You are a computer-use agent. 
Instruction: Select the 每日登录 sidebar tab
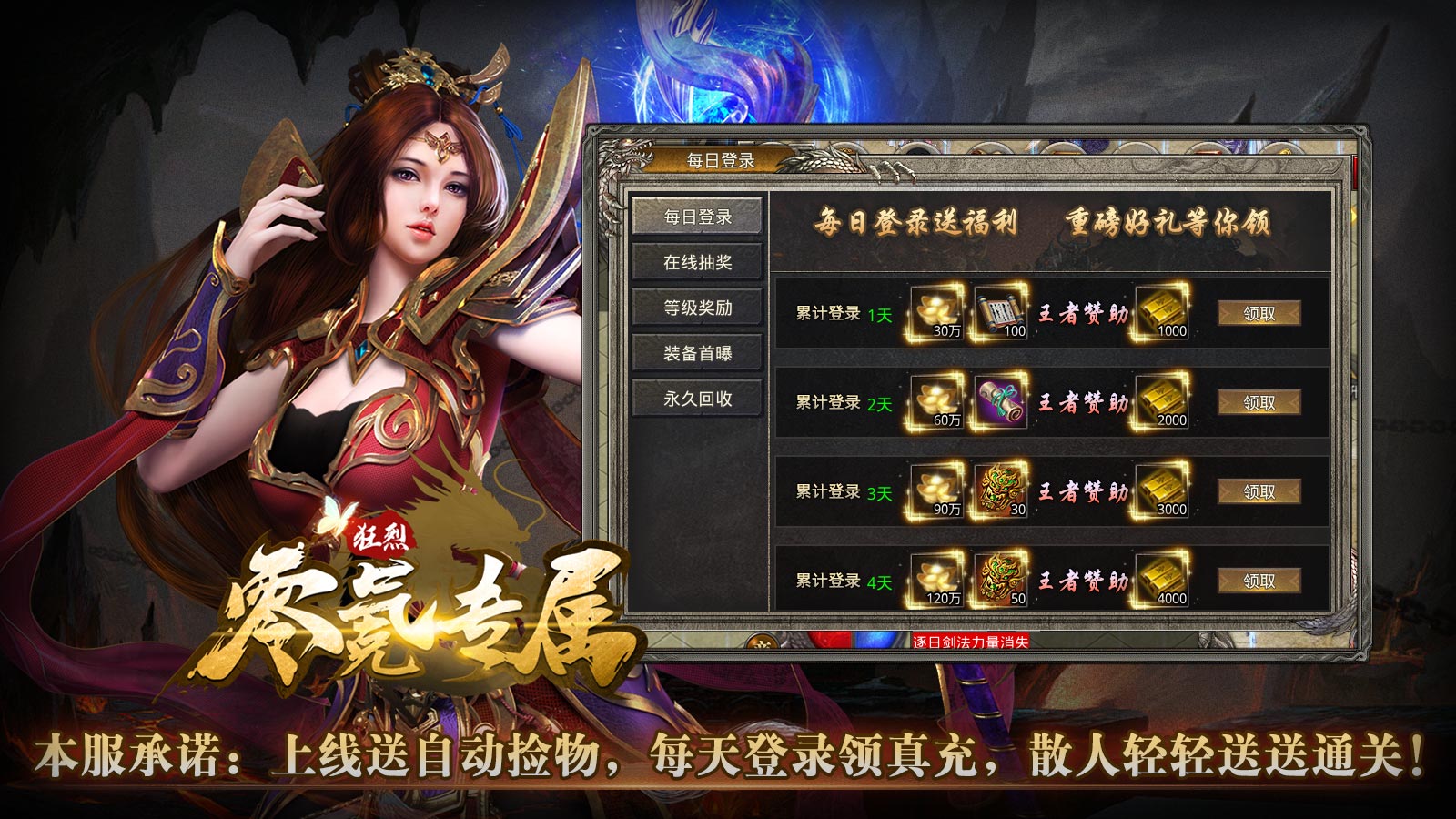[698, 217]
